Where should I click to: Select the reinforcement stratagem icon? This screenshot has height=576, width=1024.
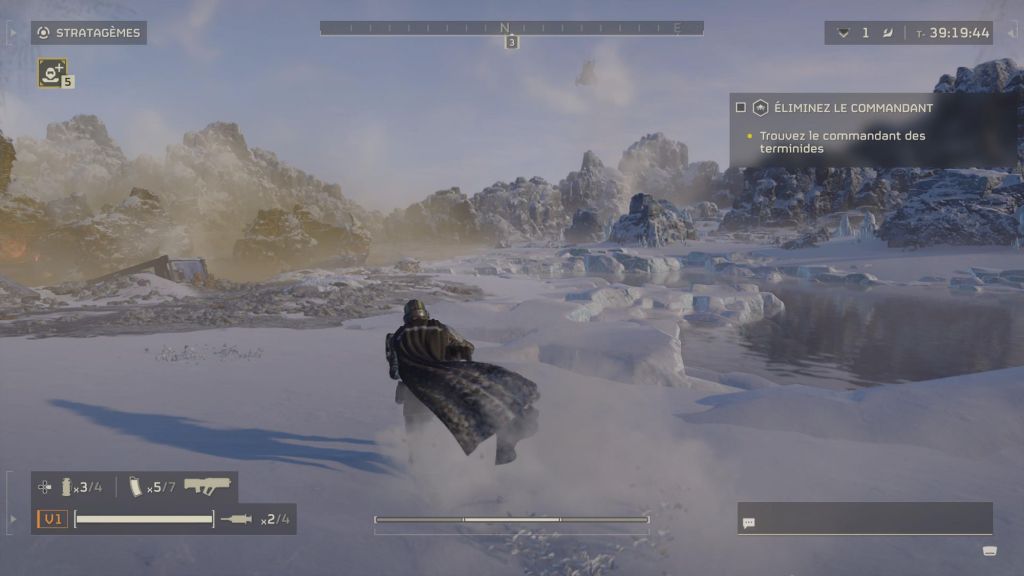pyautogui.click(x=51, y=71)
